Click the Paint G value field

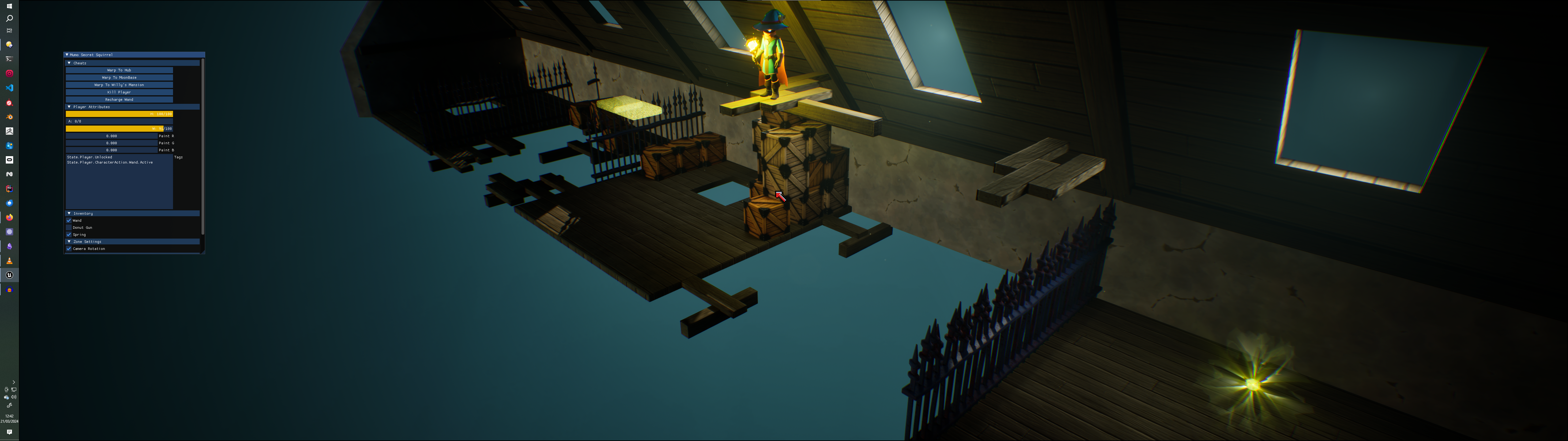pos(111,142)
